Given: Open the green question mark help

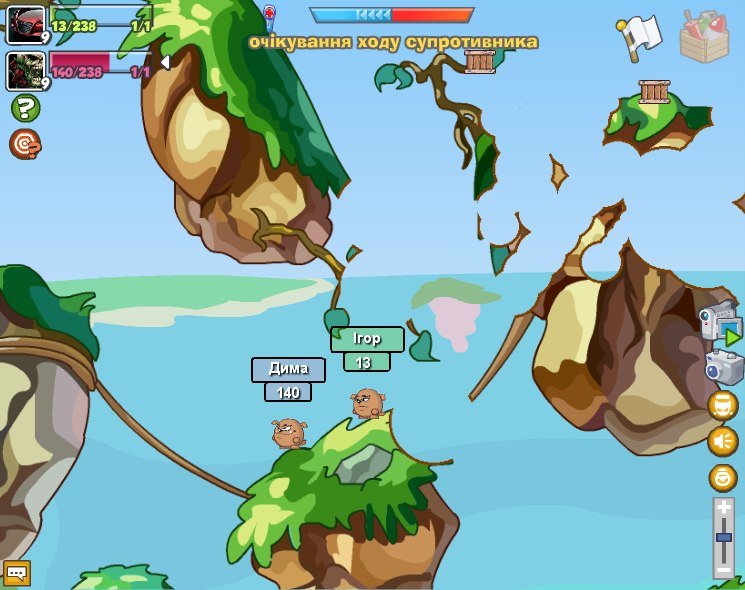Looking at the screenshot, I should click(25, 108).
